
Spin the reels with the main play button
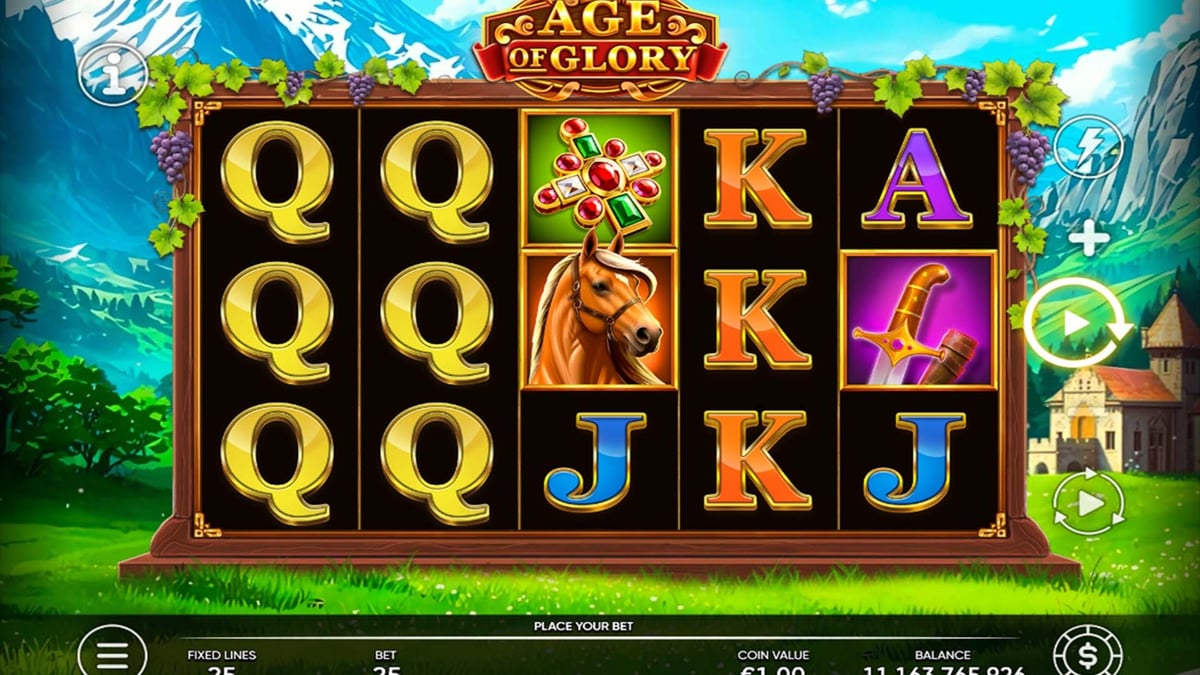click(x=1076, y=323)
